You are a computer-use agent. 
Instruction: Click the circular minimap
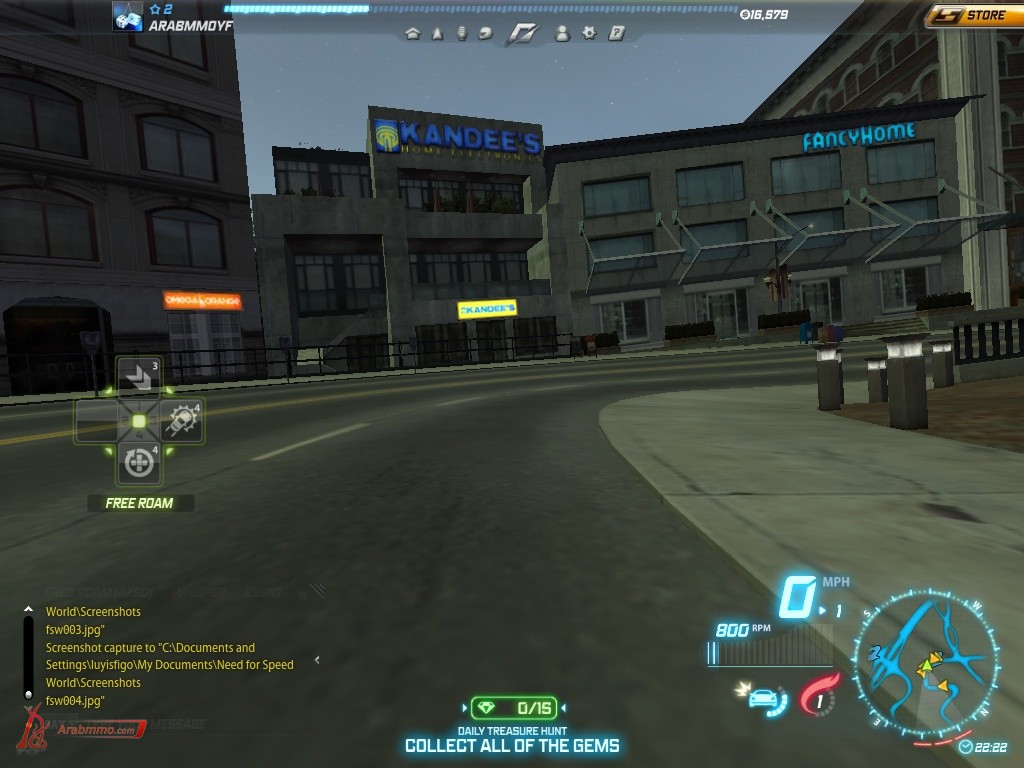tap(925, 663)
